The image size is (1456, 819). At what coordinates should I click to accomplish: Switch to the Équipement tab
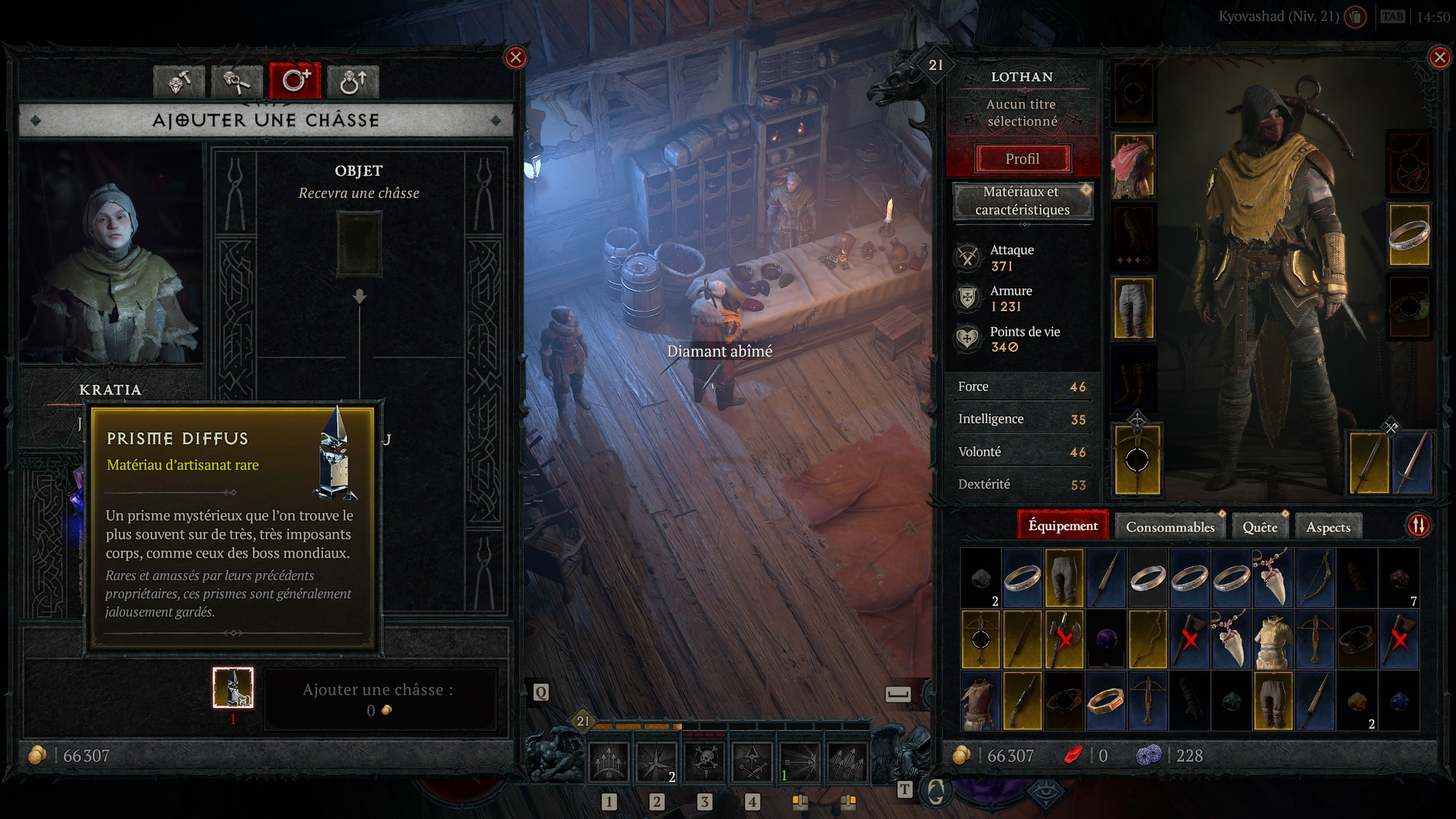(1062, 526)
